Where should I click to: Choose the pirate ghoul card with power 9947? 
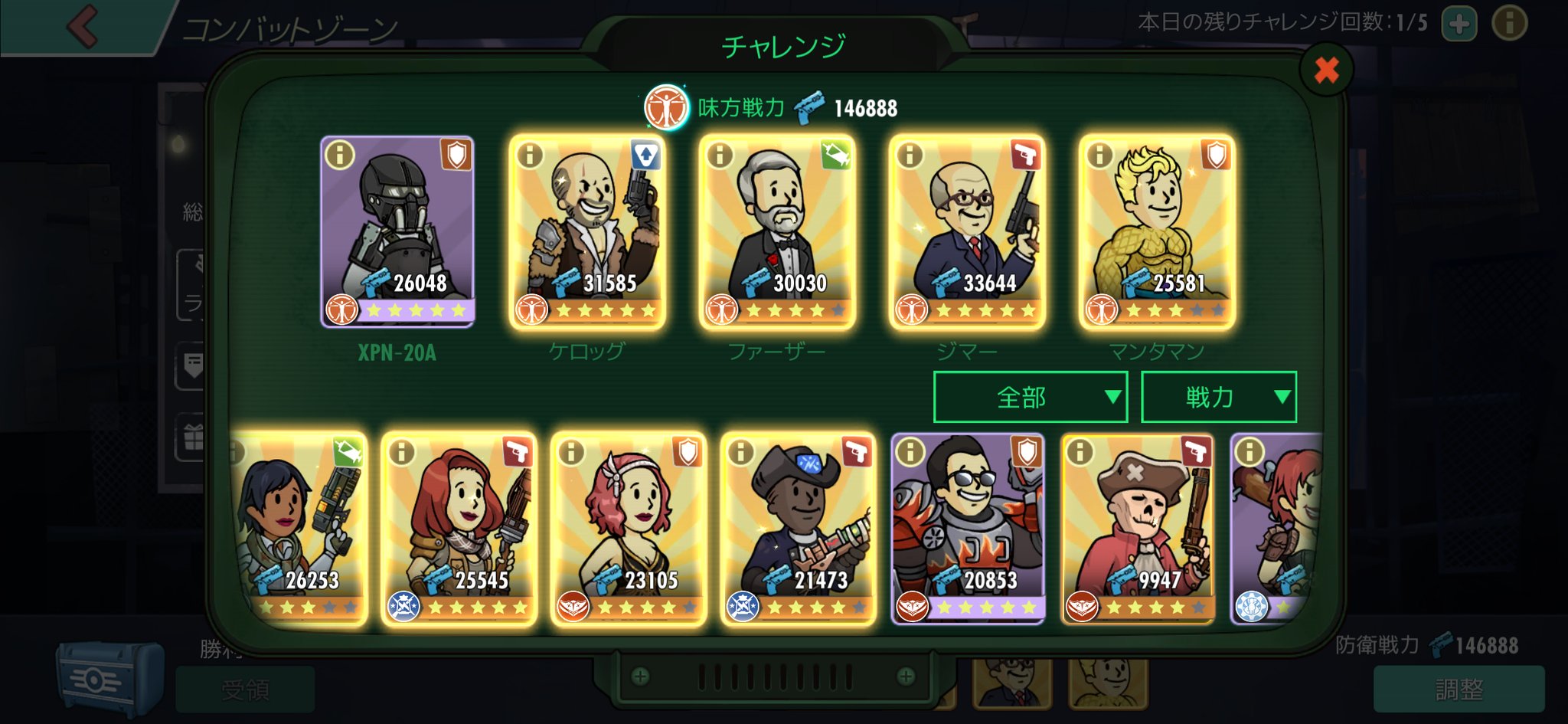(1138, 529)
